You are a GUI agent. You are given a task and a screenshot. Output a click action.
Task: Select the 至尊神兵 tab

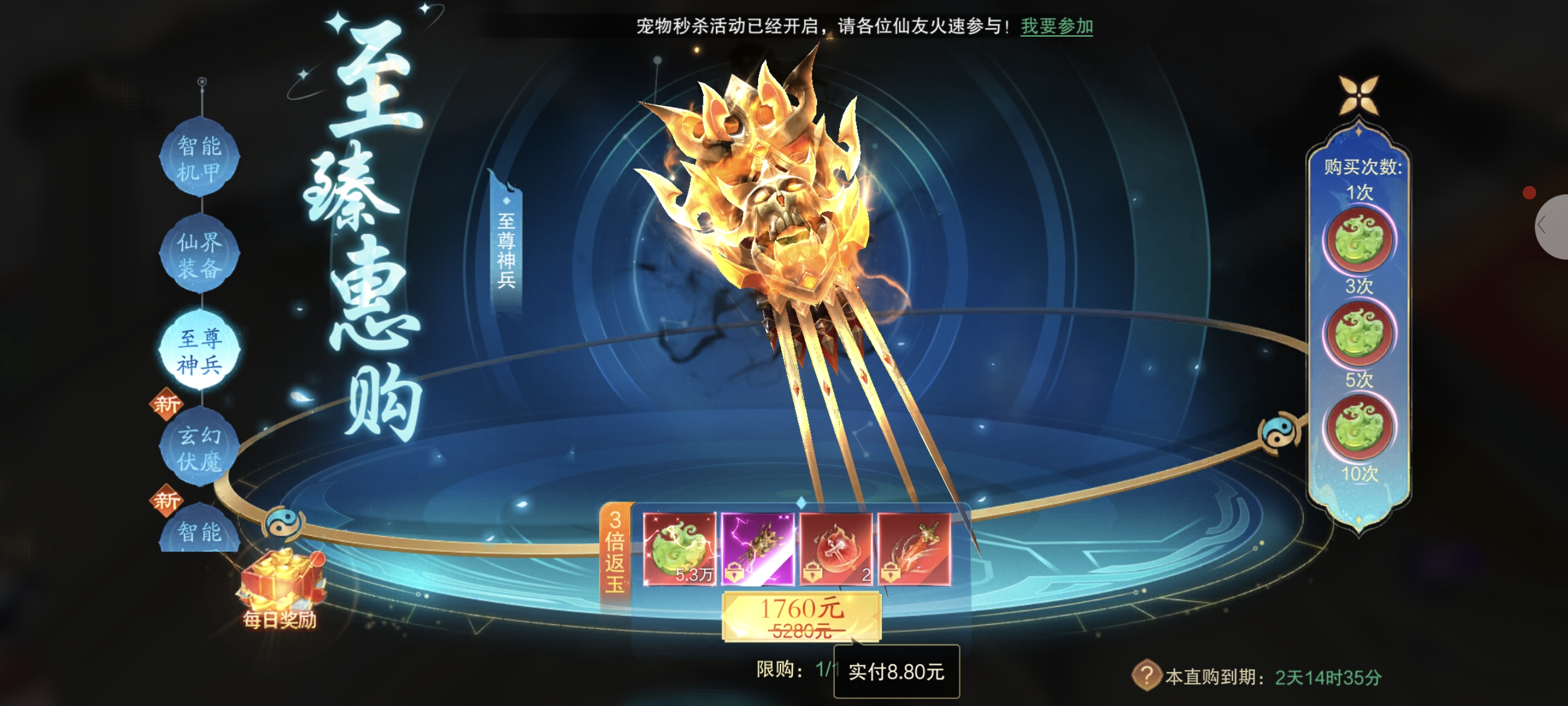199,351
